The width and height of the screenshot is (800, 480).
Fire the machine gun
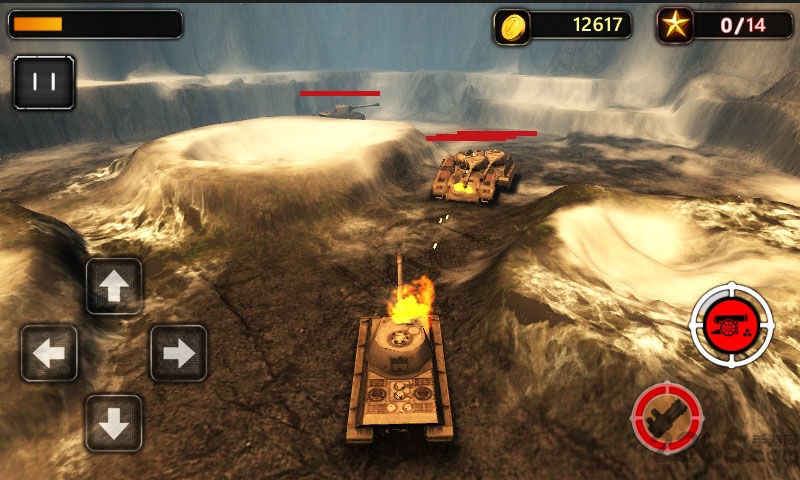point(667,417)
